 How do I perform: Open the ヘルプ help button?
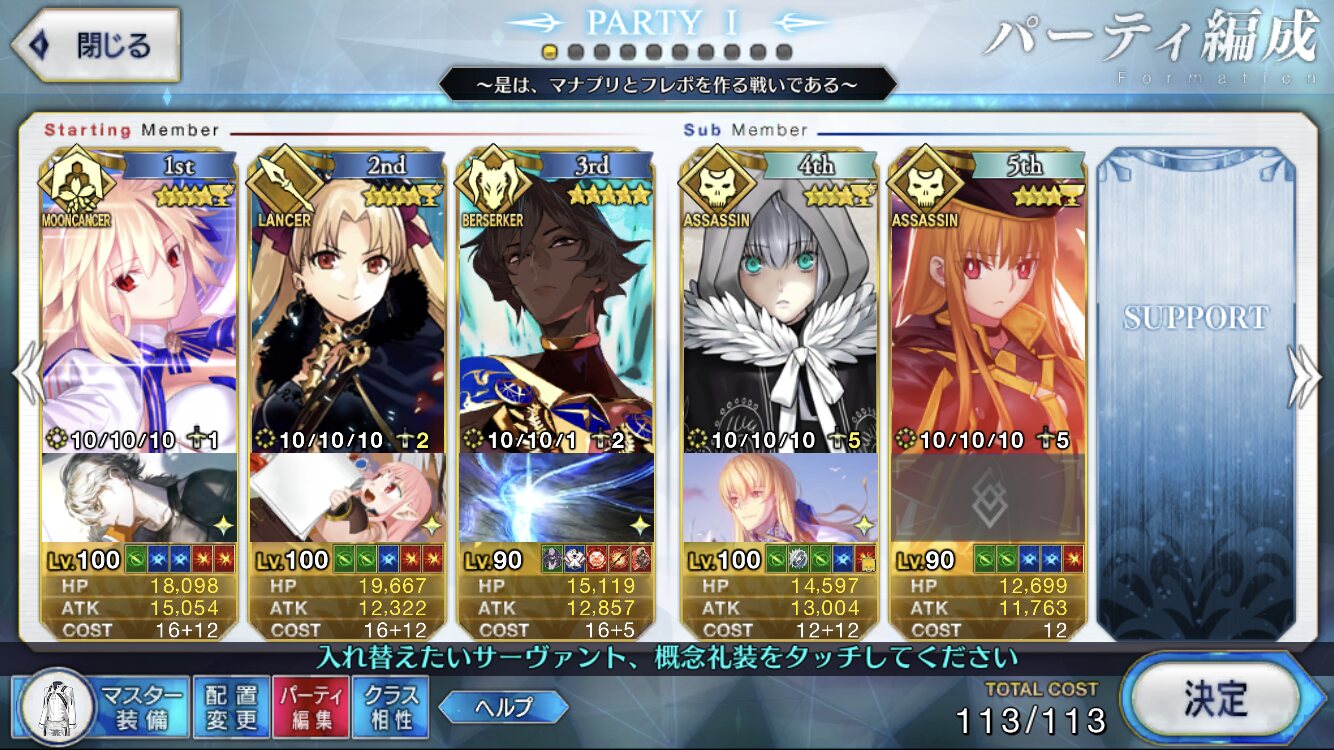pos(503,707)
